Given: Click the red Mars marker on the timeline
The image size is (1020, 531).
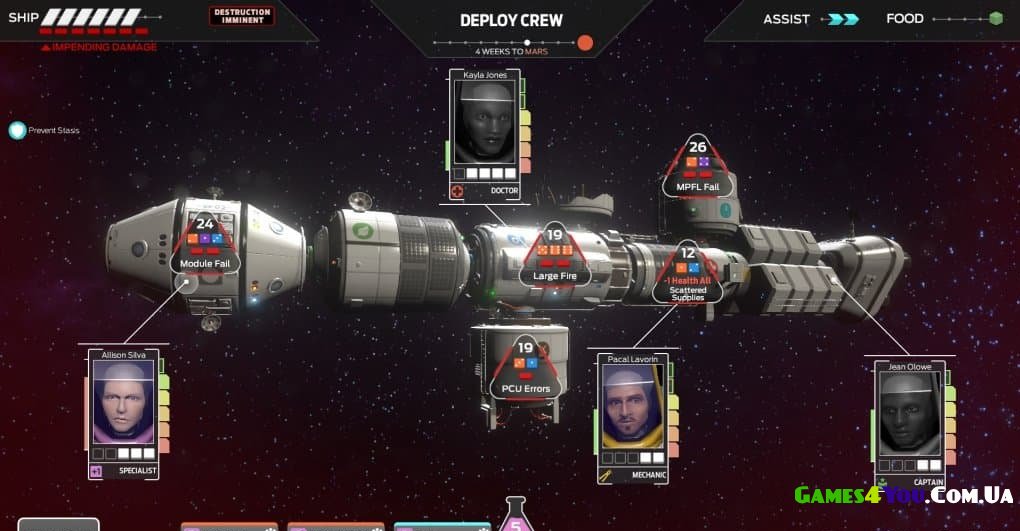Looking at the screenshot, I should click(585, 42).
